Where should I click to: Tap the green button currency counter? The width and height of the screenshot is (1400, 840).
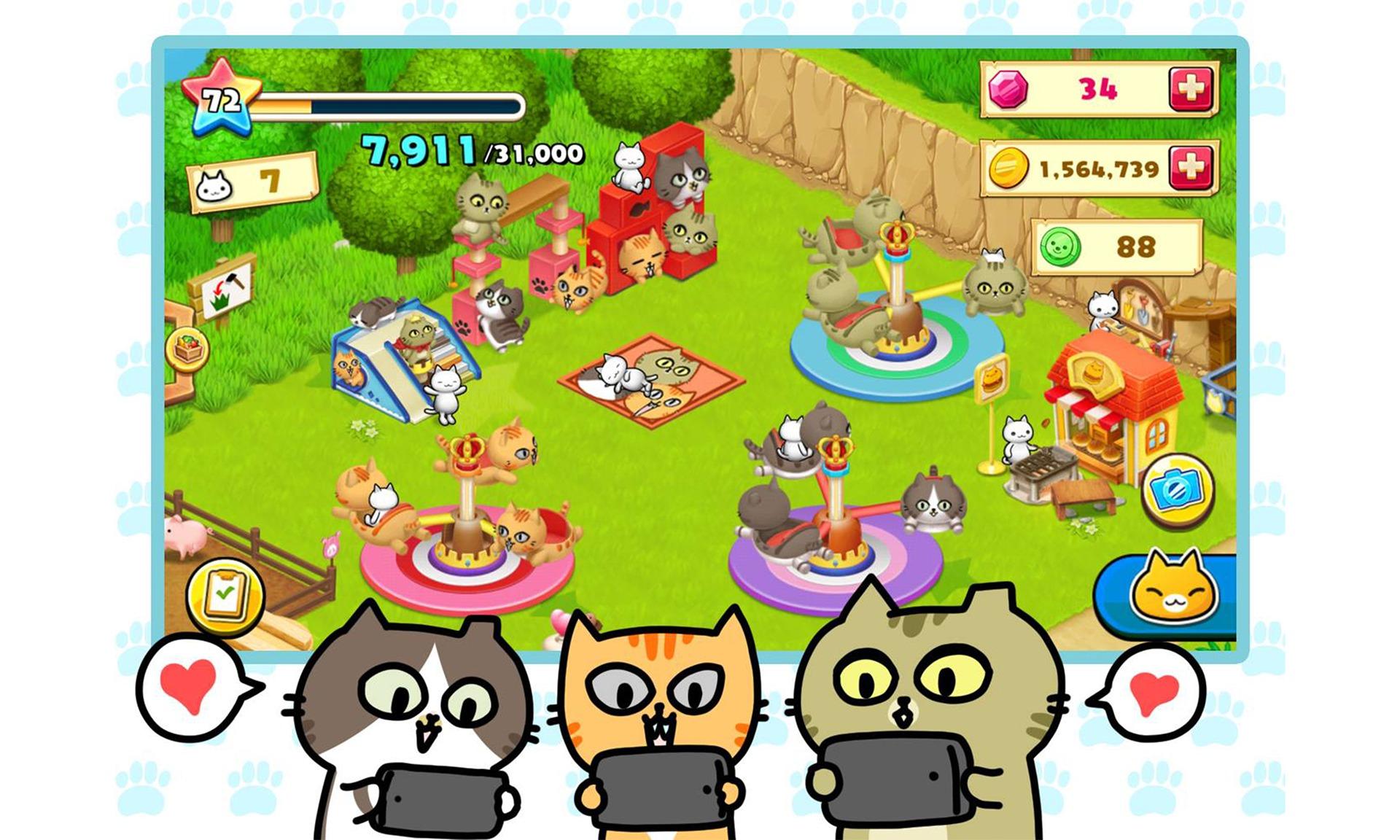[x=1116, y=247]
